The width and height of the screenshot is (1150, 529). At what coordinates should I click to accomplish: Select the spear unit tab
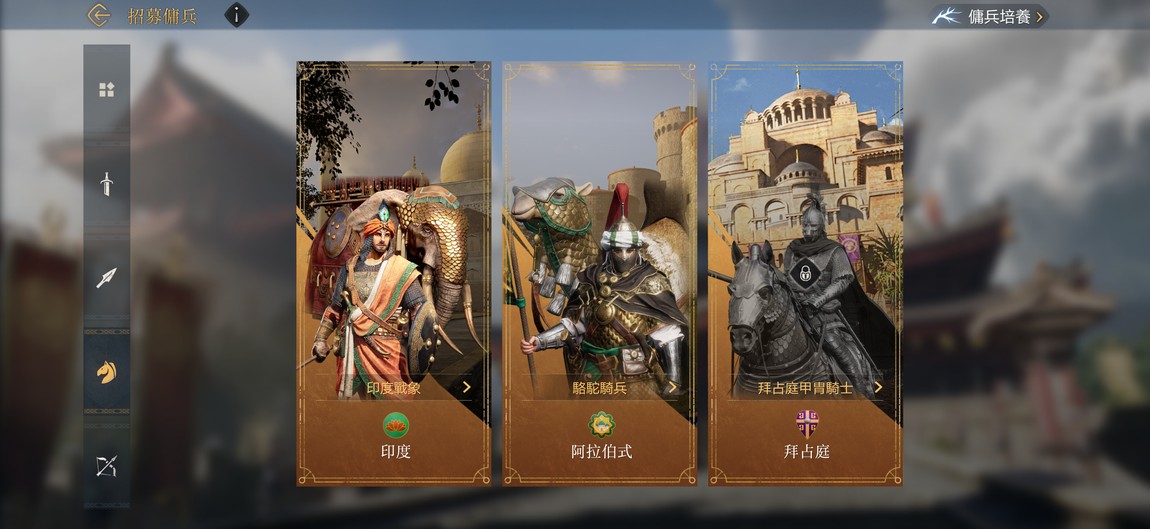pyautogui.click(x=106, y=278)
